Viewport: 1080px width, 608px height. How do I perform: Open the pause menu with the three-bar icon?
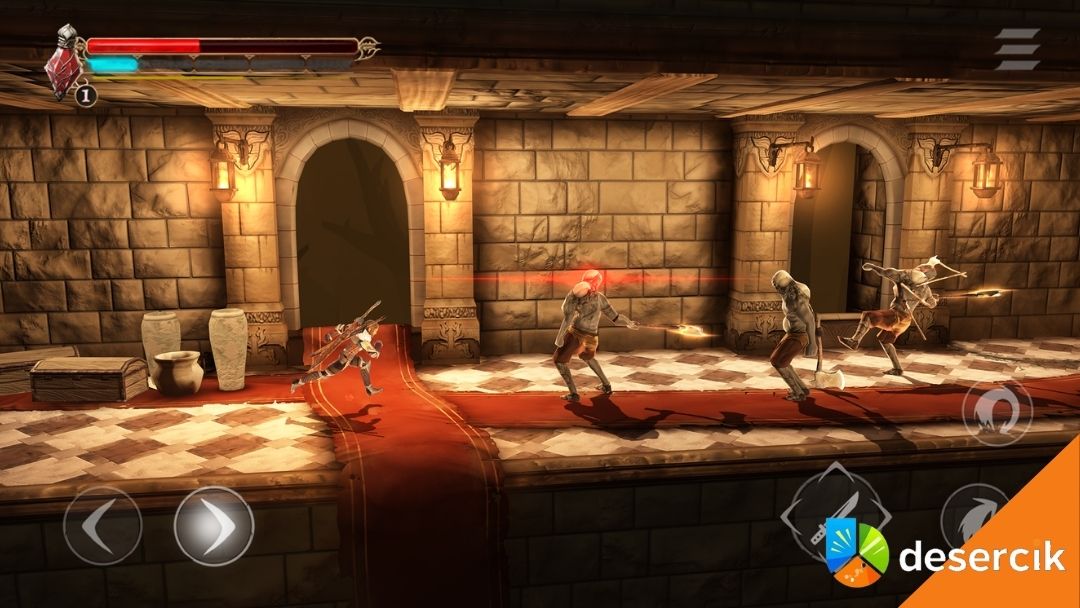click(x=1017, y=49)
